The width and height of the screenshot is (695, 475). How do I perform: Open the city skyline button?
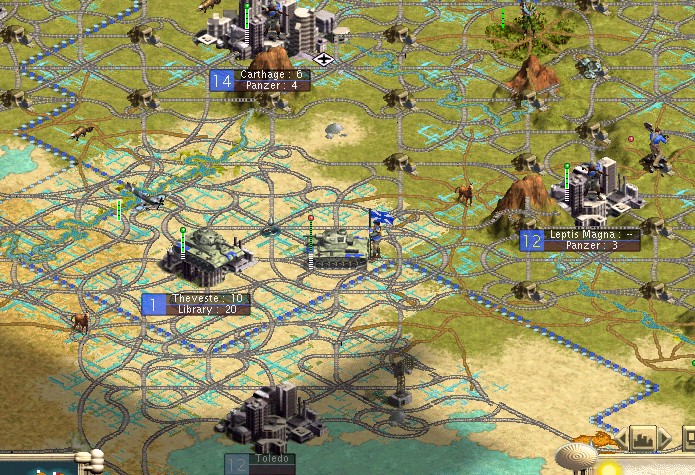tap(641, 438)
